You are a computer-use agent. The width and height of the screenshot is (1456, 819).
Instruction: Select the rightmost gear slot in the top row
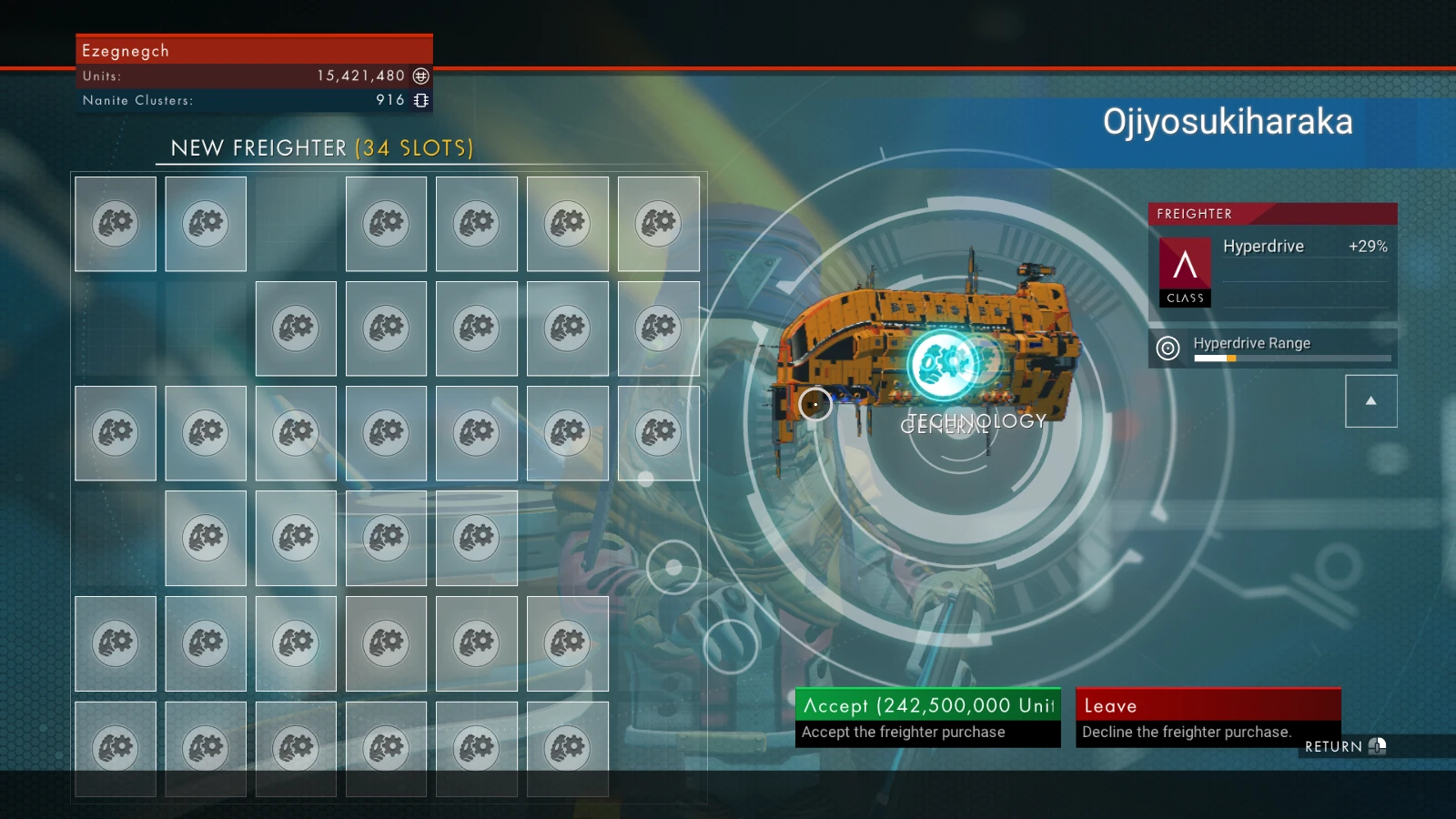[659, 224]
